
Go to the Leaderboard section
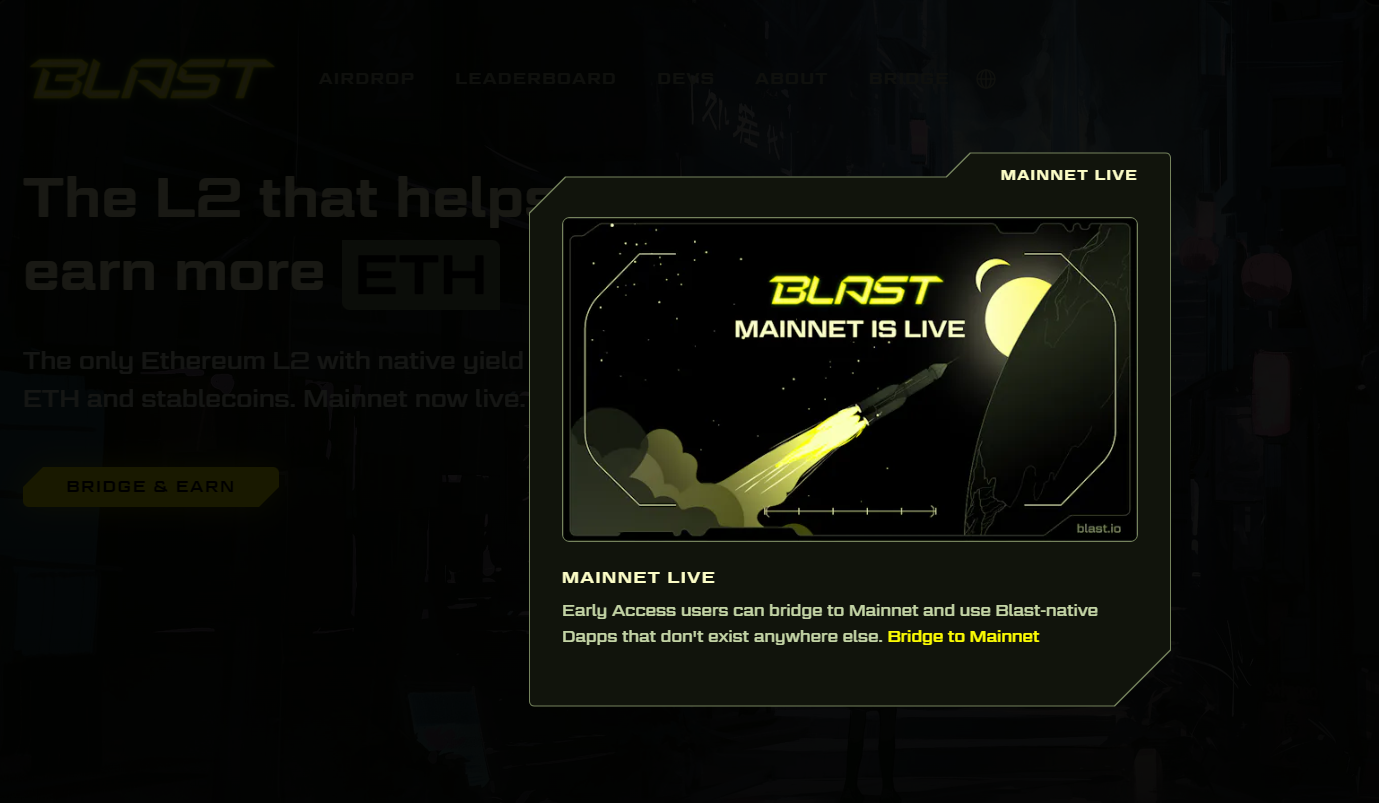[535, 79]
